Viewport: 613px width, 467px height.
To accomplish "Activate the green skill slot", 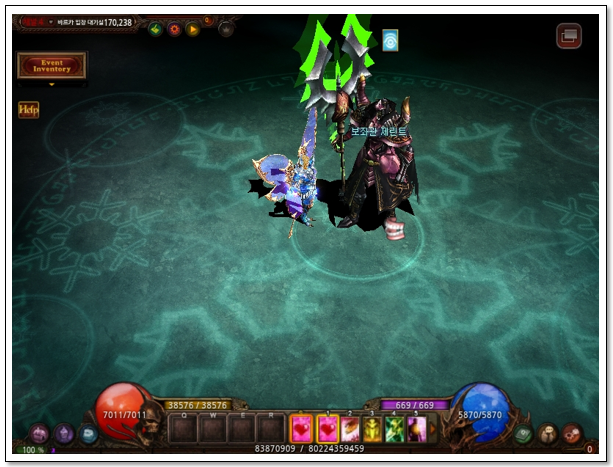I will 395,429.
